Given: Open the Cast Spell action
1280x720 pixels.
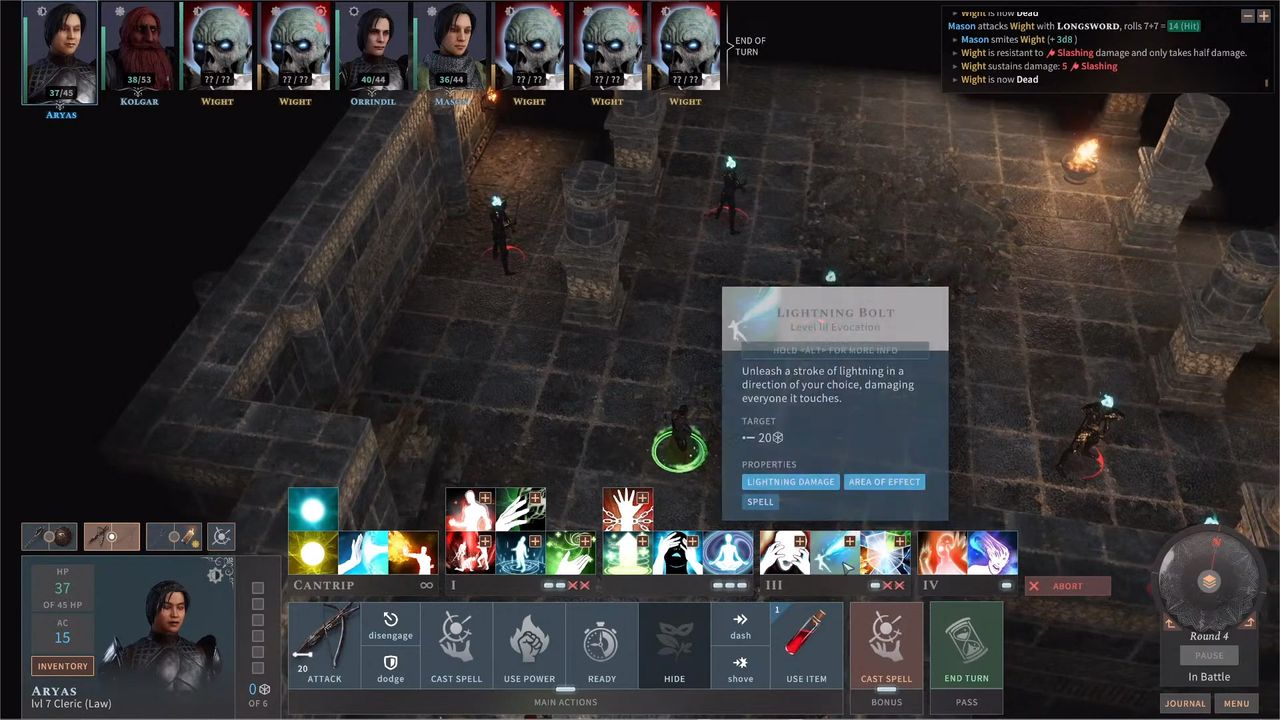Looking at the screenshot, I should click(456, 645).
